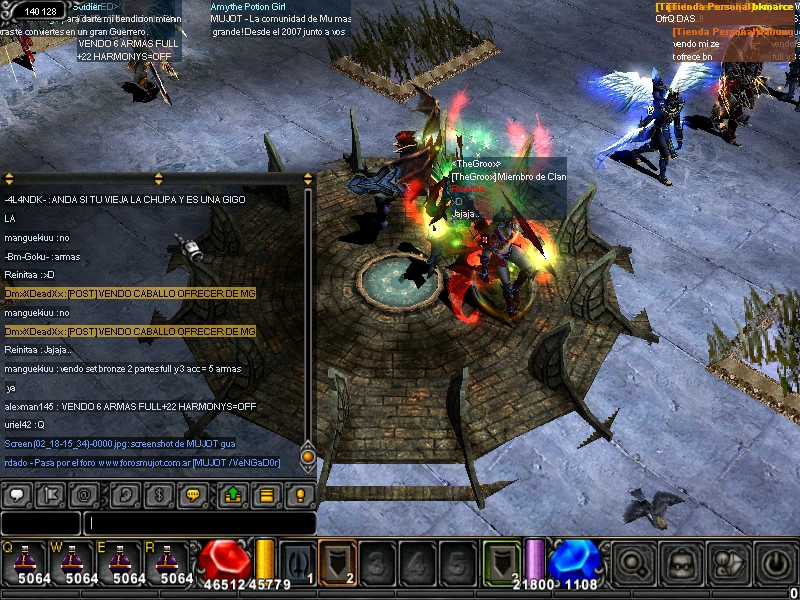Select the trident skill in slot 1
Screen dimensions: 800x600
coord(298,561)
